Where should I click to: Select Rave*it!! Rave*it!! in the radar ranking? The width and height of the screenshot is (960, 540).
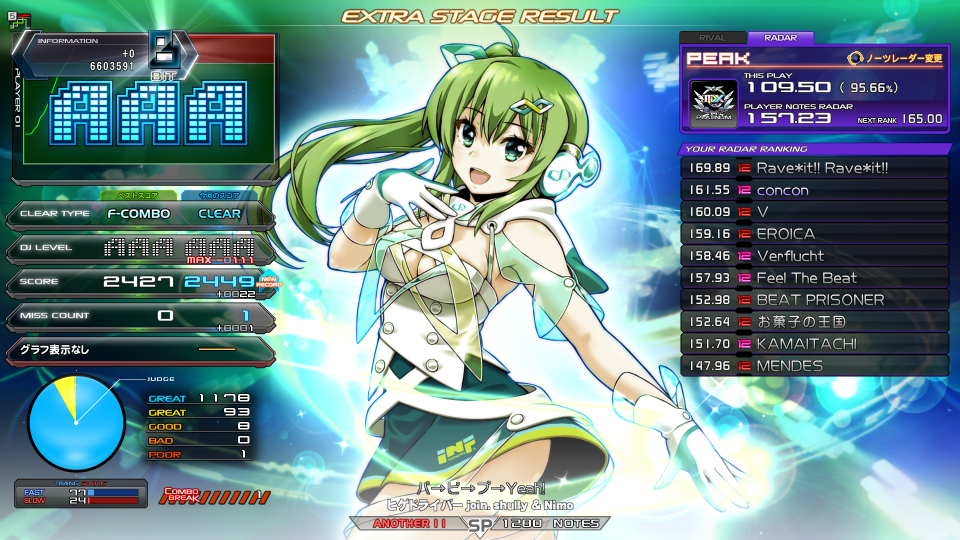click(x=814, y=168)
